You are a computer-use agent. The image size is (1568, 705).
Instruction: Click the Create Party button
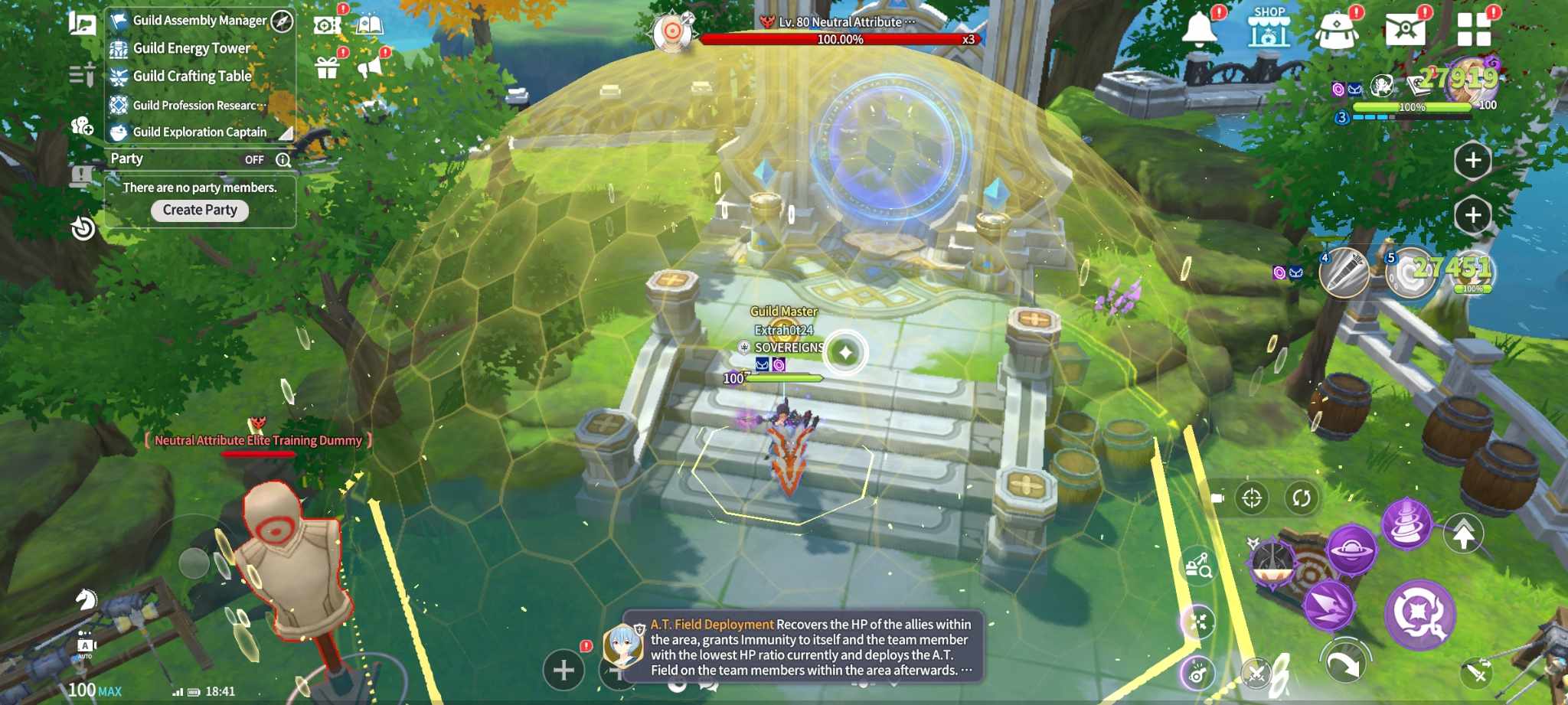pos(200,210)
